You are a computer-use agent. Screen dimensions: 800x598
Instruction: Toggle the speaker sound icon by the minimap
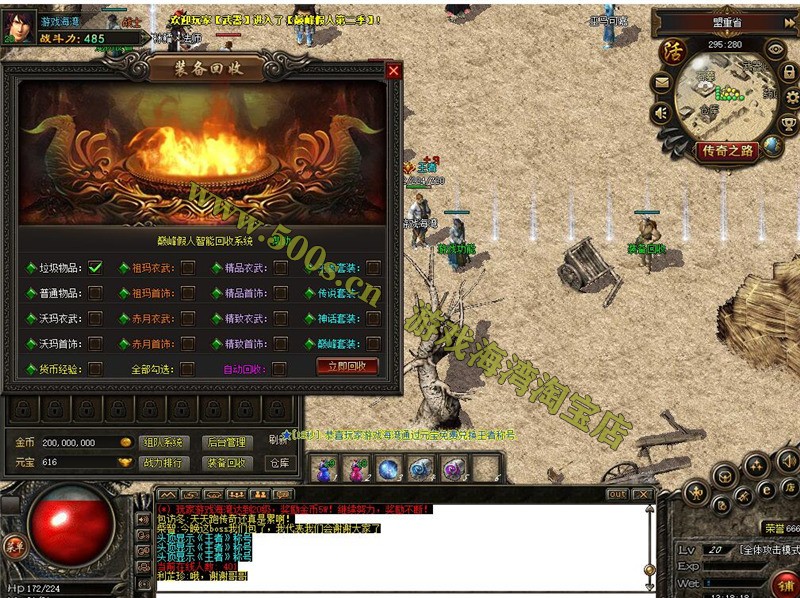662,113
